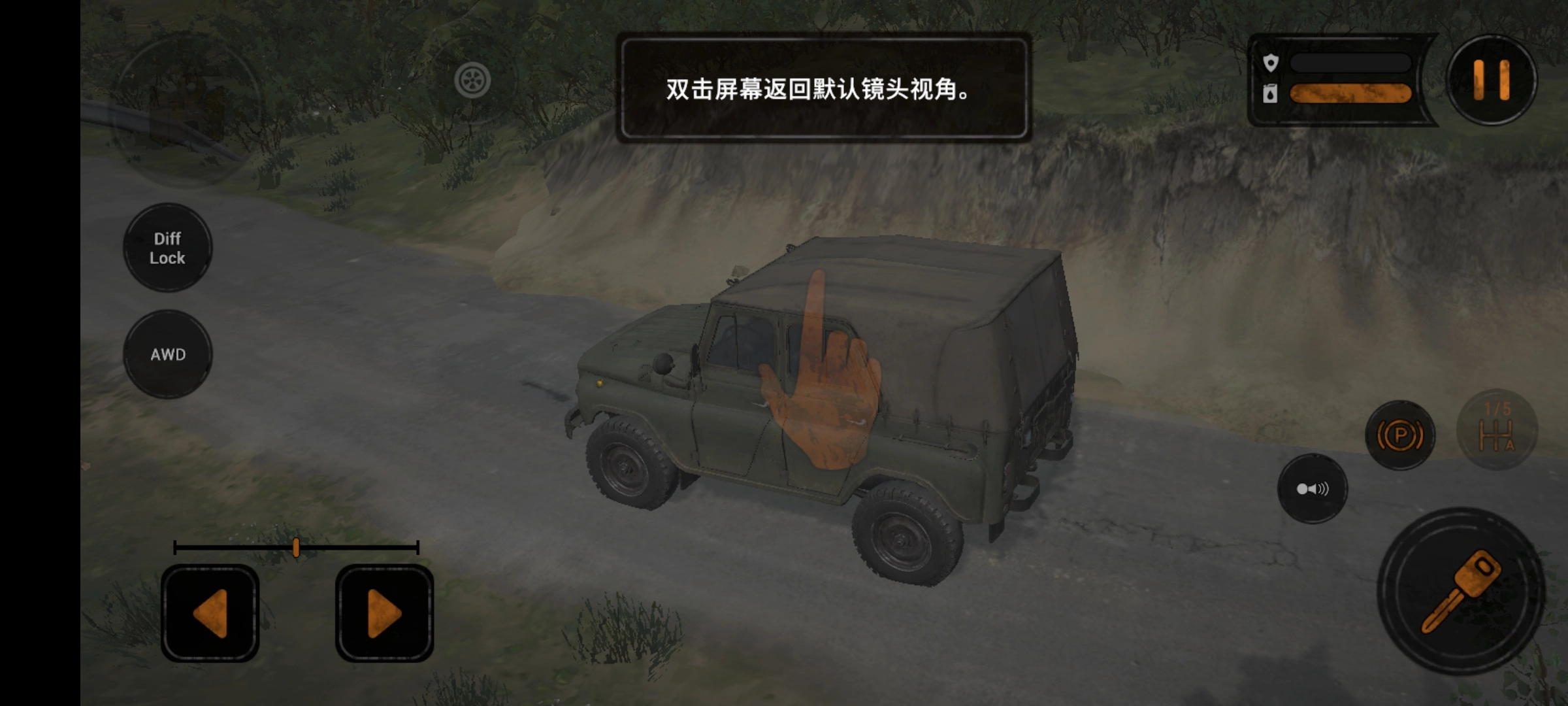Open the wheel menu at the top left

(474, 80)
